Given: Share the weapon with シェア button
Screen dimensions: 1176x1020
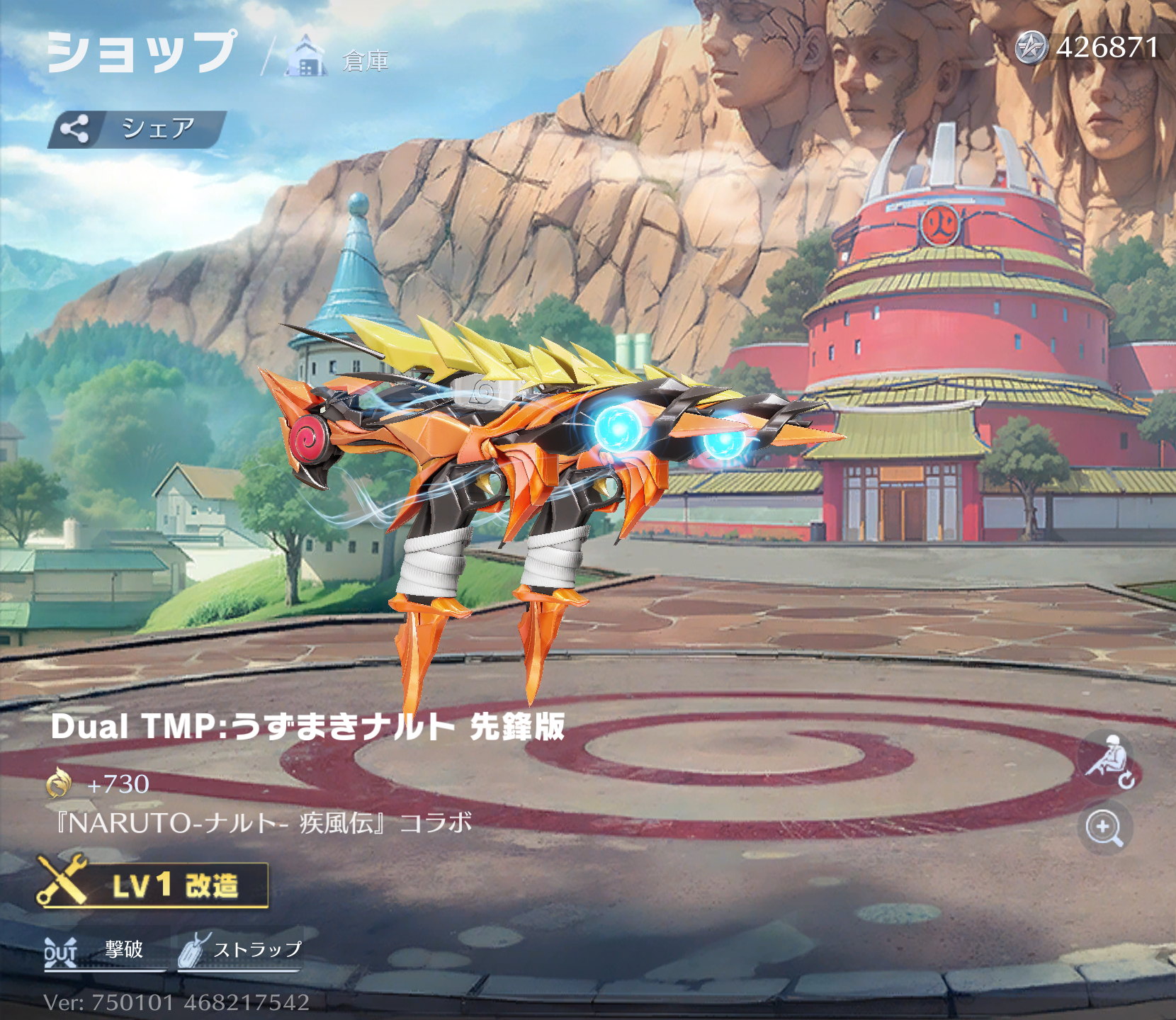Looking at the screenshot, I should click(x=137, y=129).
